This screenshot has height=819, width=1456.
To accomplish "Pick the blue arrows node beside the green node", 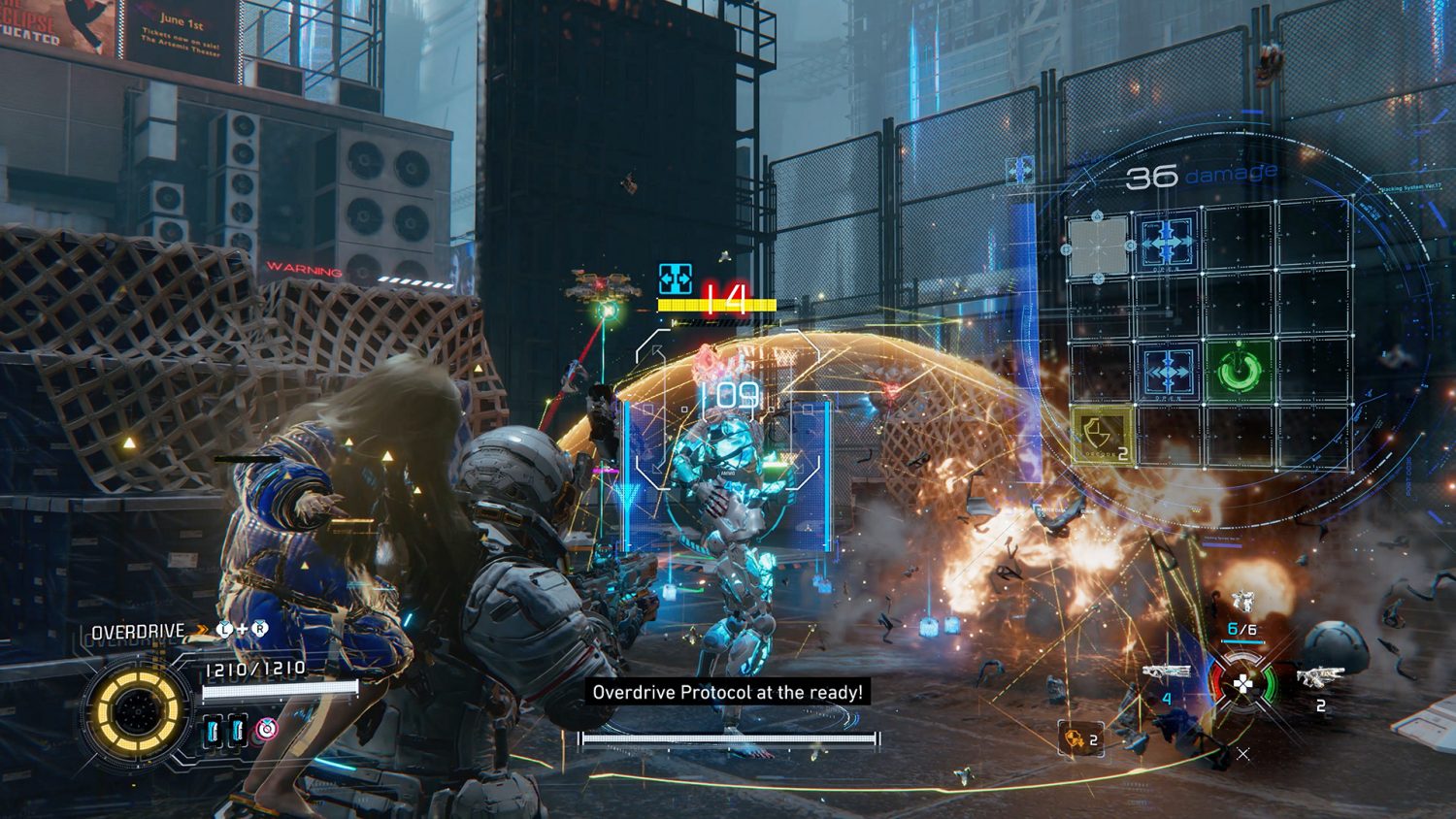I will click(x=1169, y=372).
